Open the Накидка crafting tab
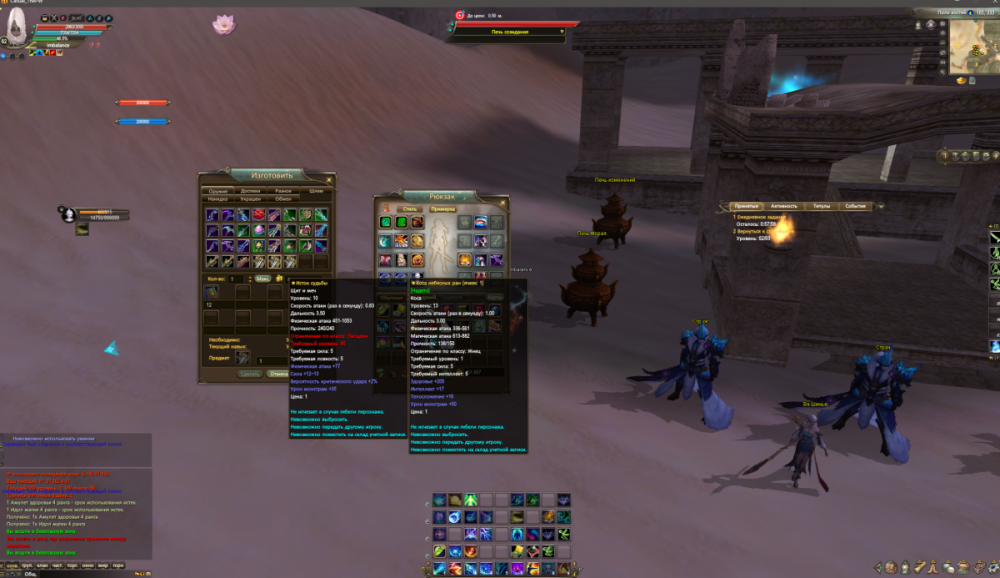1000x578 pixels. click(218, 199)
